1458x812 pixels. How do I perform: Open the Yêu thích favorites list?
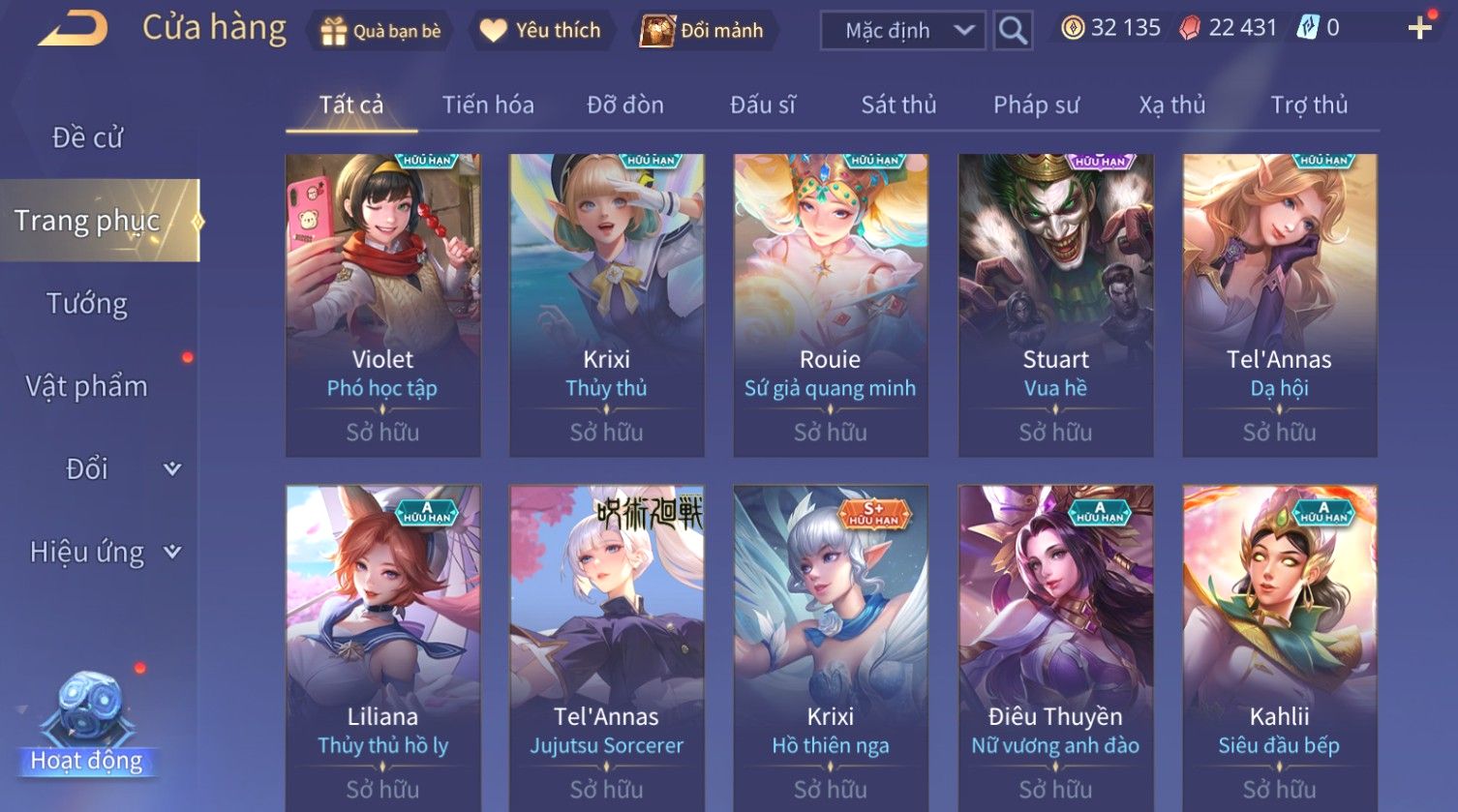click(x=540, y=31)
